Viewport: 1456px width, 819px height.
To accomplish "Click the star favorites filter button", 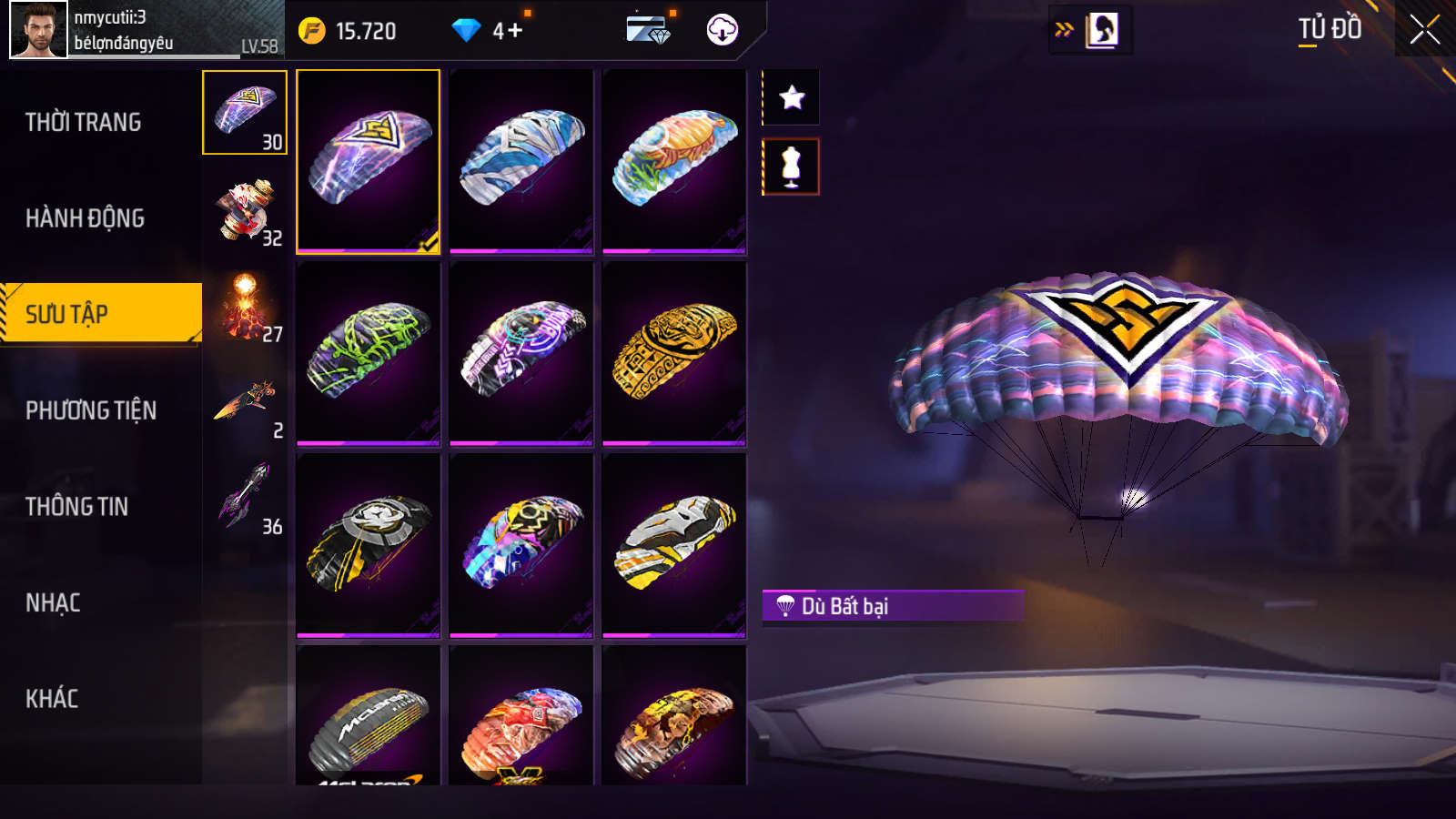I will (792, 97).
